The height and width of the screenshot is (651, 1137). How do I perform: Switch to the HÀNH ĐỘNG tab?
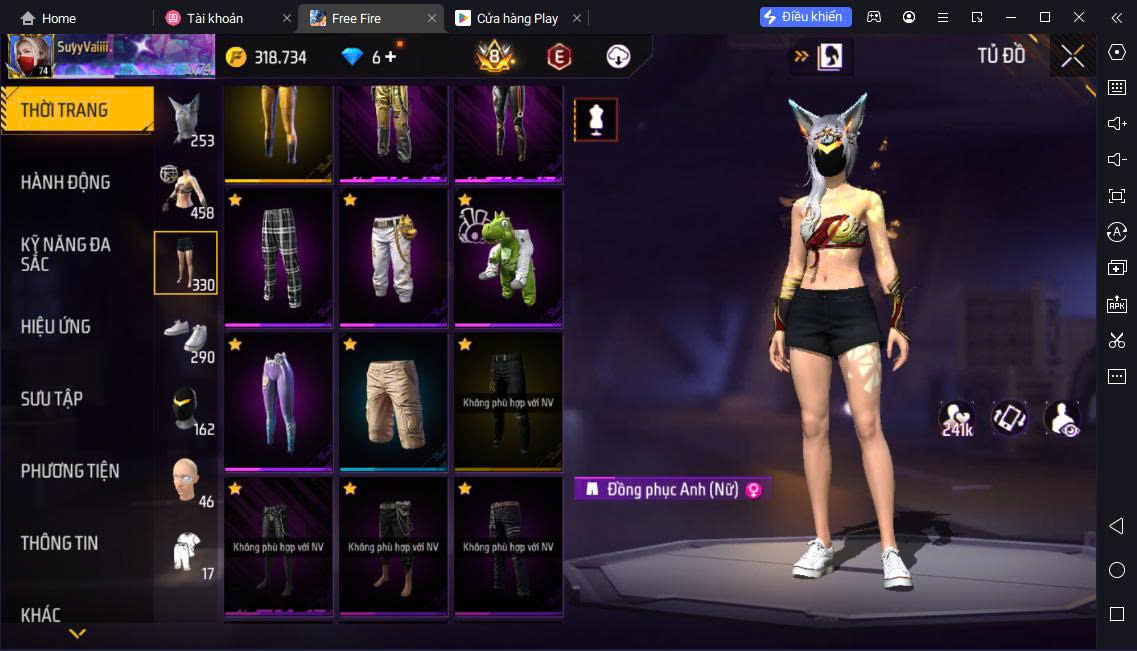(66, 182)
